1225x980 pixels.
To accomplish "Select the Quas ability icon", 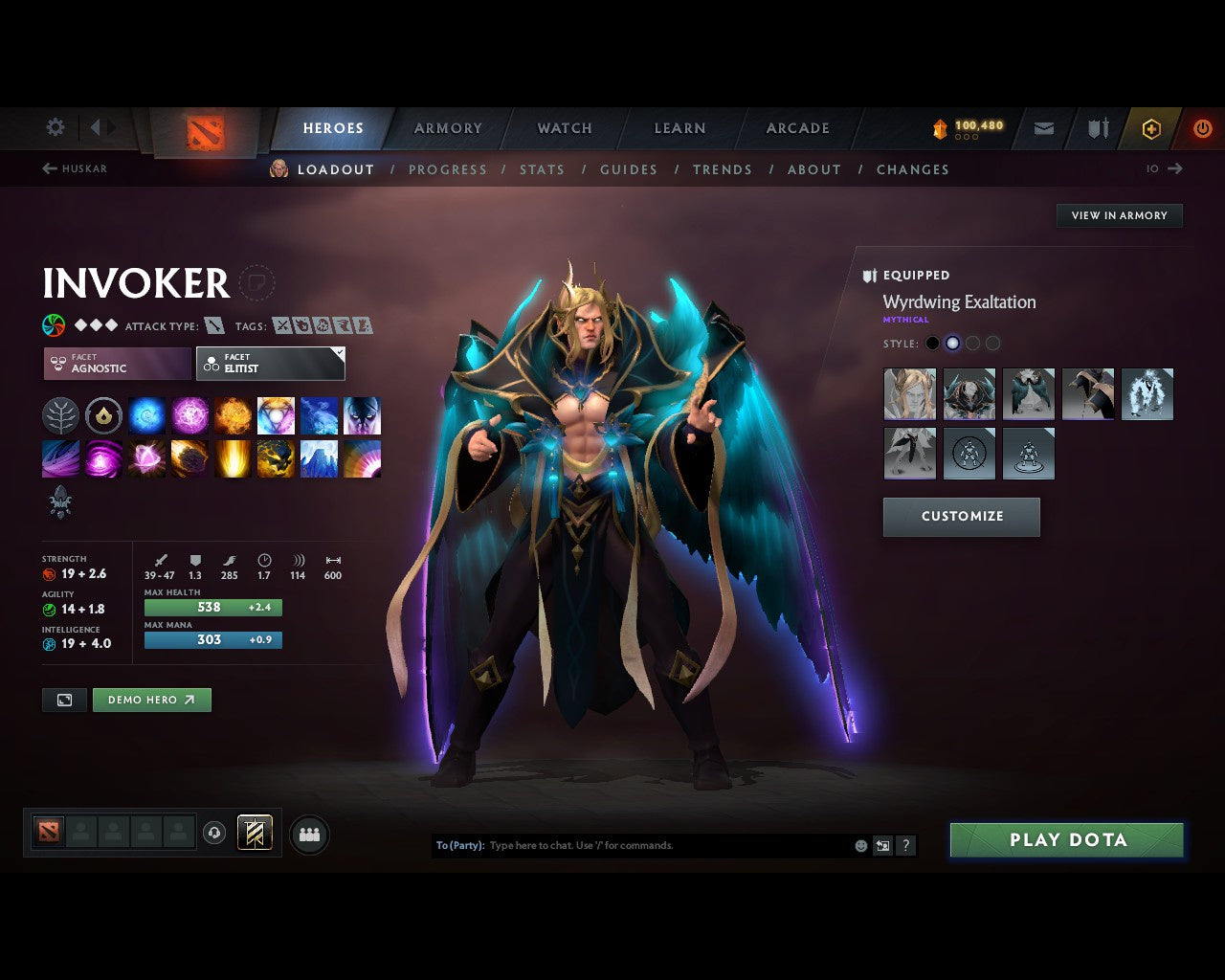I will pyautogui.click(x=147, y=415).
